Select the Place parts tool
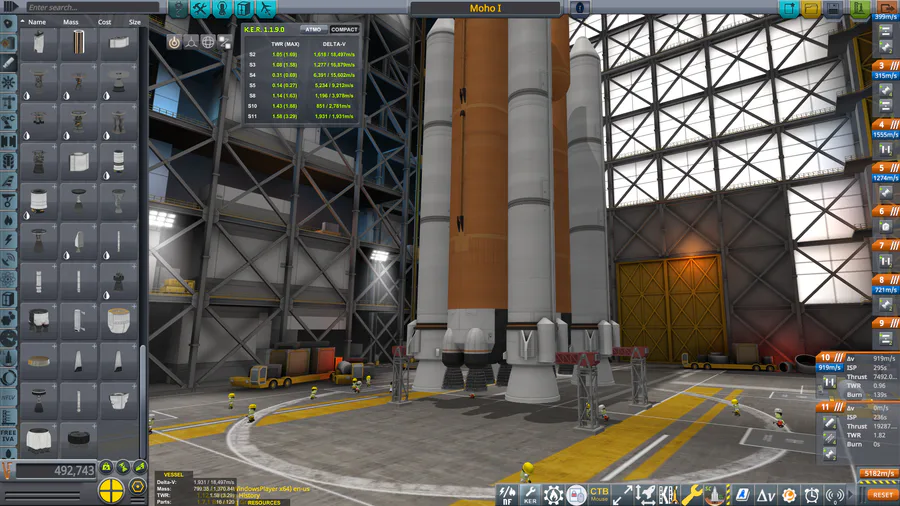This screenshot has width=900, height=506. tap(174, 42)
